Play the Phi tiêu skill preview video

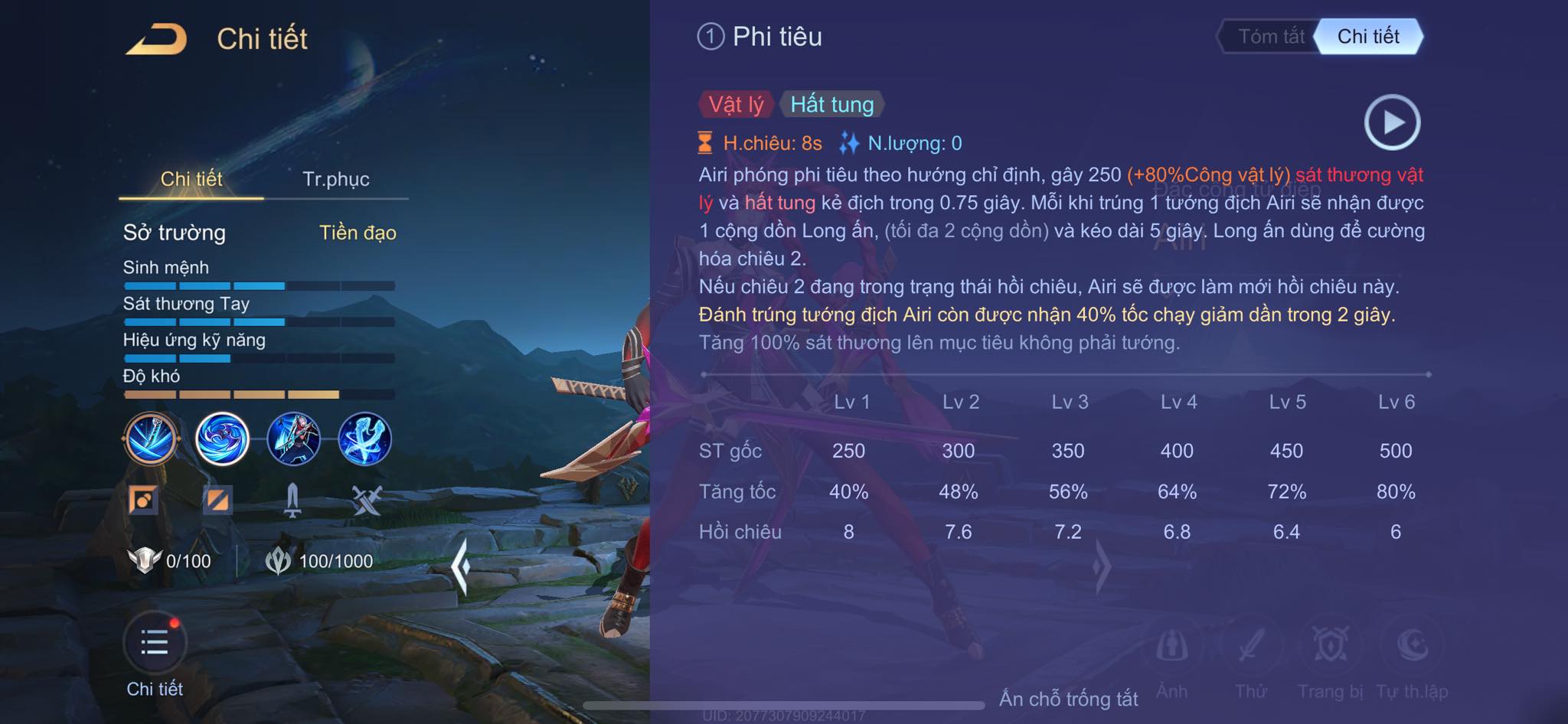click(1391, 122)
